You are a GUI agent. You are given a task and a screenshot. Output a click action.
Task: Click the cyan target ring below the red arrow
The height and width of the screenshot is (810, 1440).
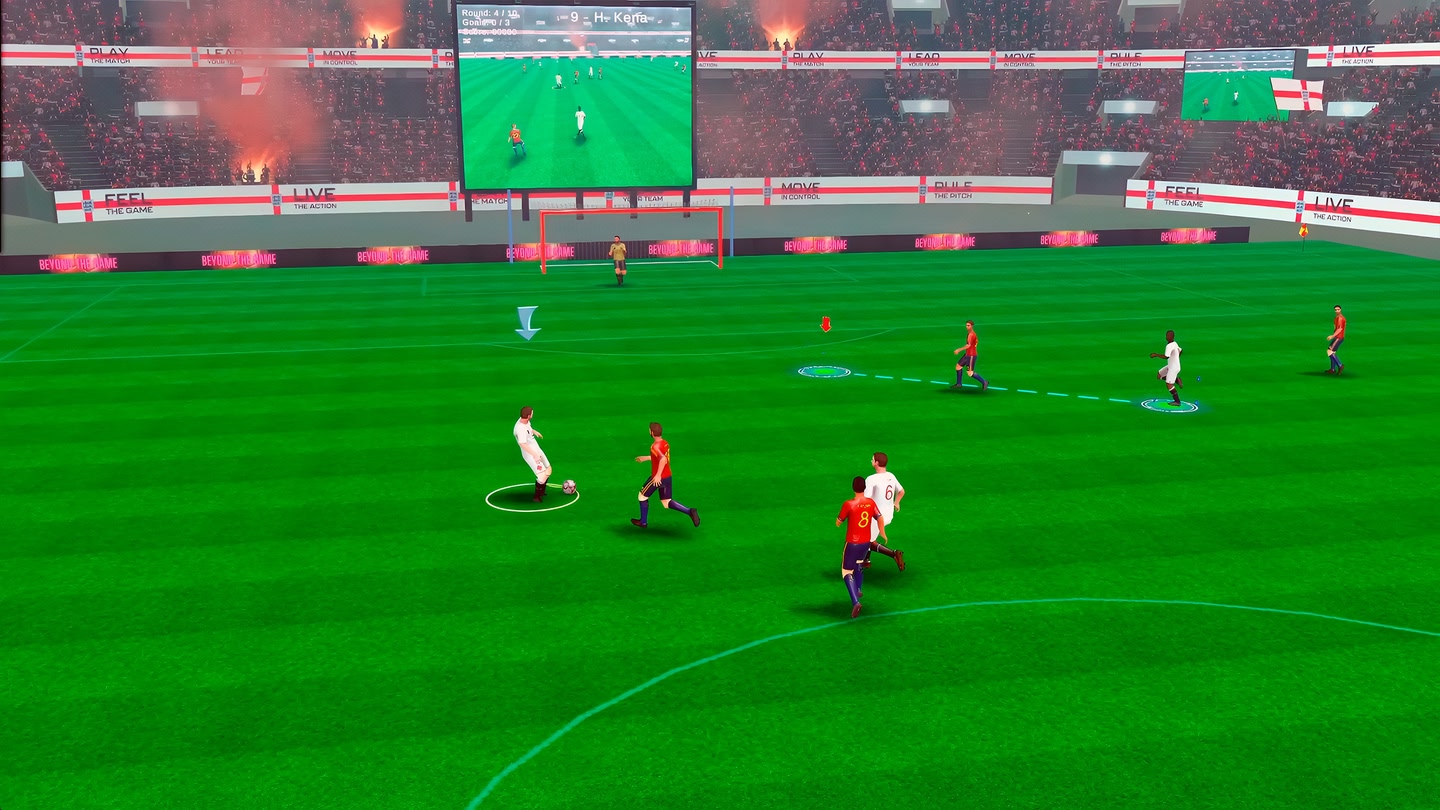pos(823,372)
